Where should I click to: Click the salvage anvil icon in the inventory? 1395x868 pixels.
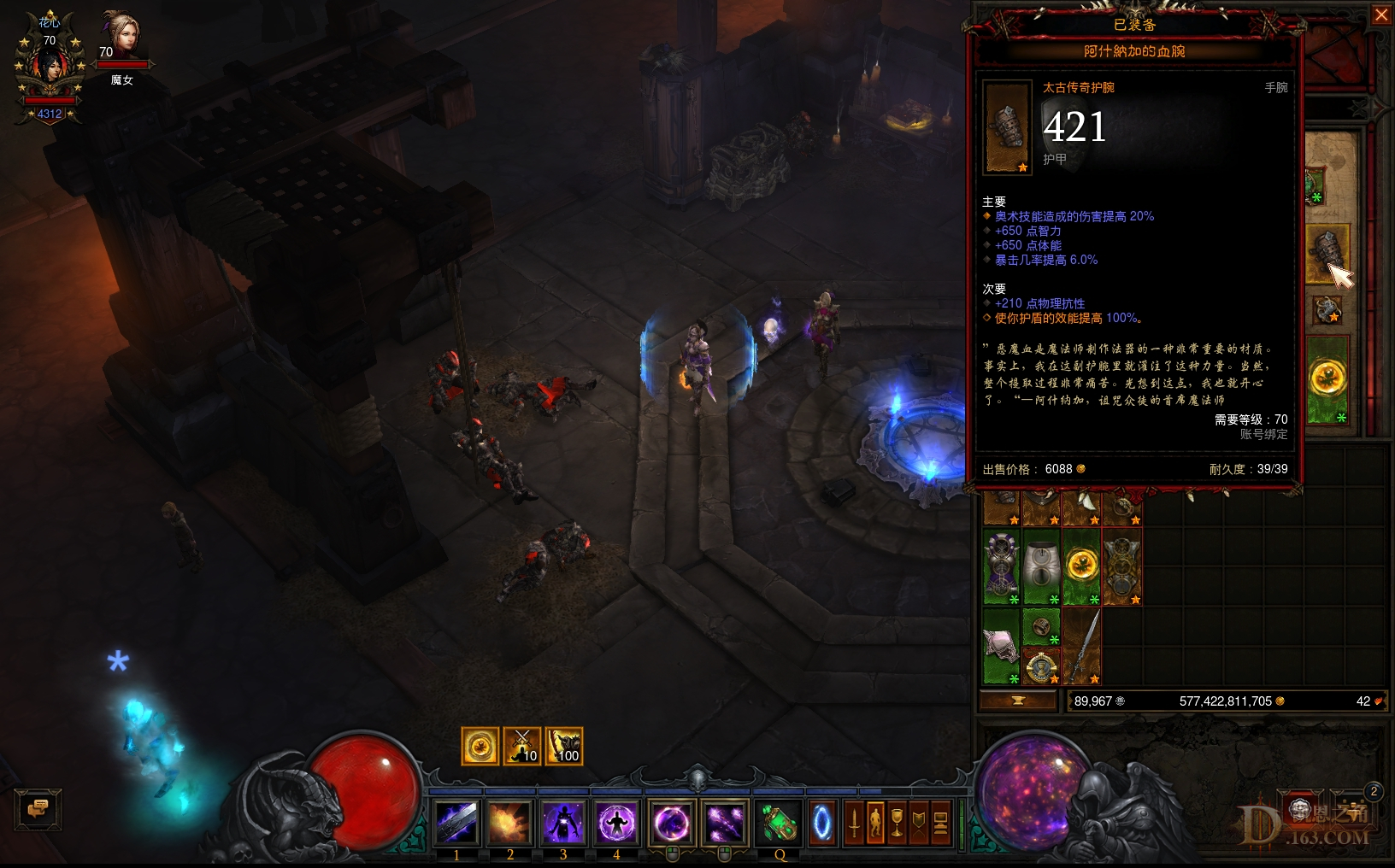click(x=1019, y=701)
